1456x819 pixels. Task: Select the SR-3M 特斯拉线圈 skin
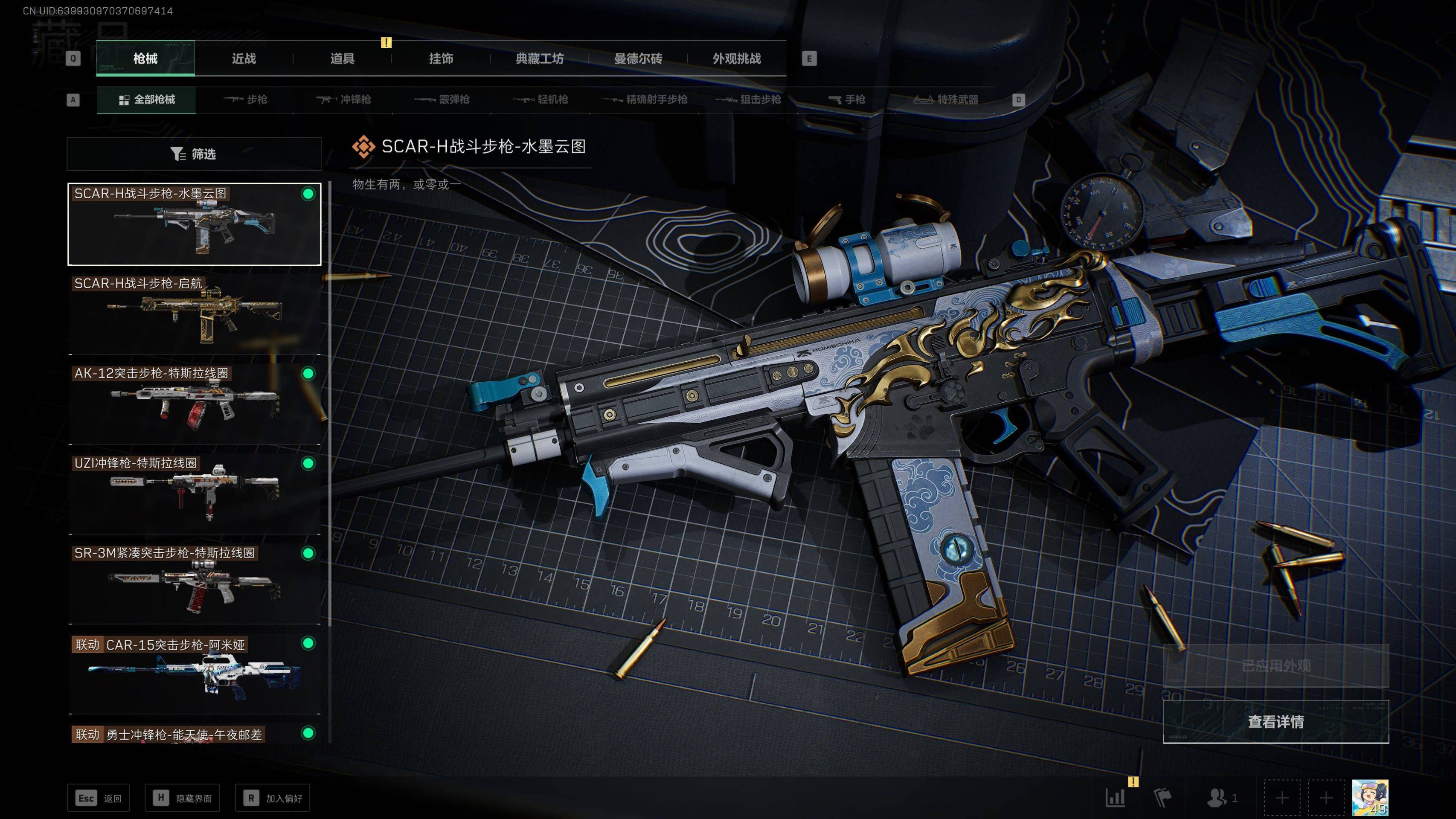click(195, 583)
